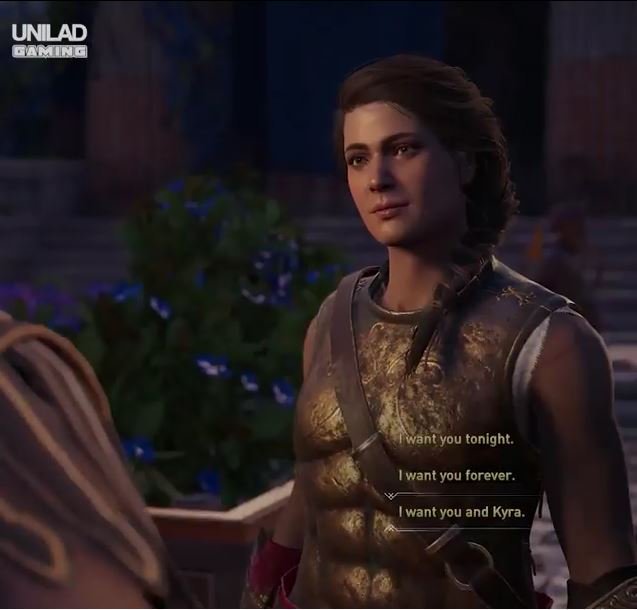Pick the "I want you and Kyra." response
Screen dimensions: 637x610
[461, 511]
